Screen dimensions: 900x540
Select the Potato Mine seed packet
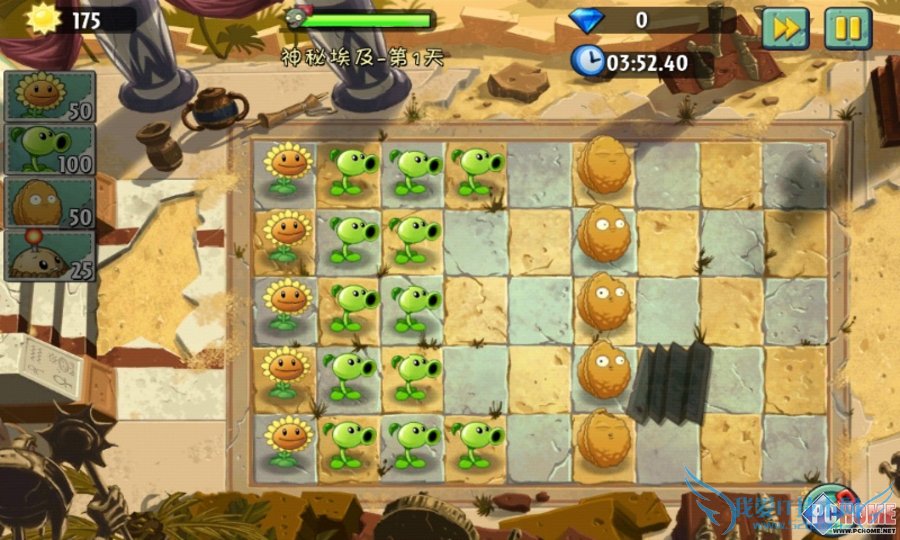[50, 255]
